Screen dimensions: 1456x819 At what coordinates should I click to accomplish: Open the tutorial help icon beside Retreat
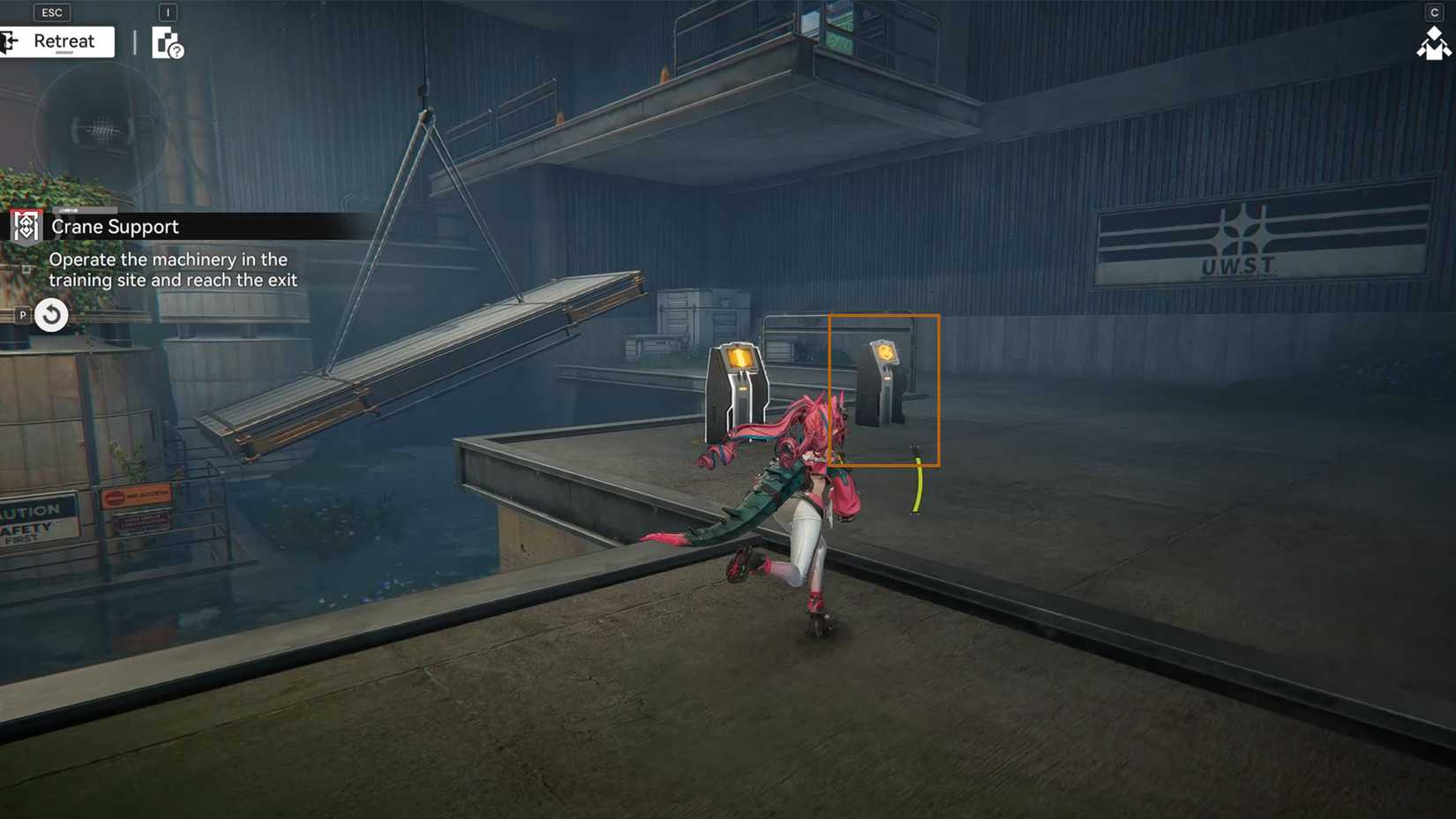click(168, 46)
